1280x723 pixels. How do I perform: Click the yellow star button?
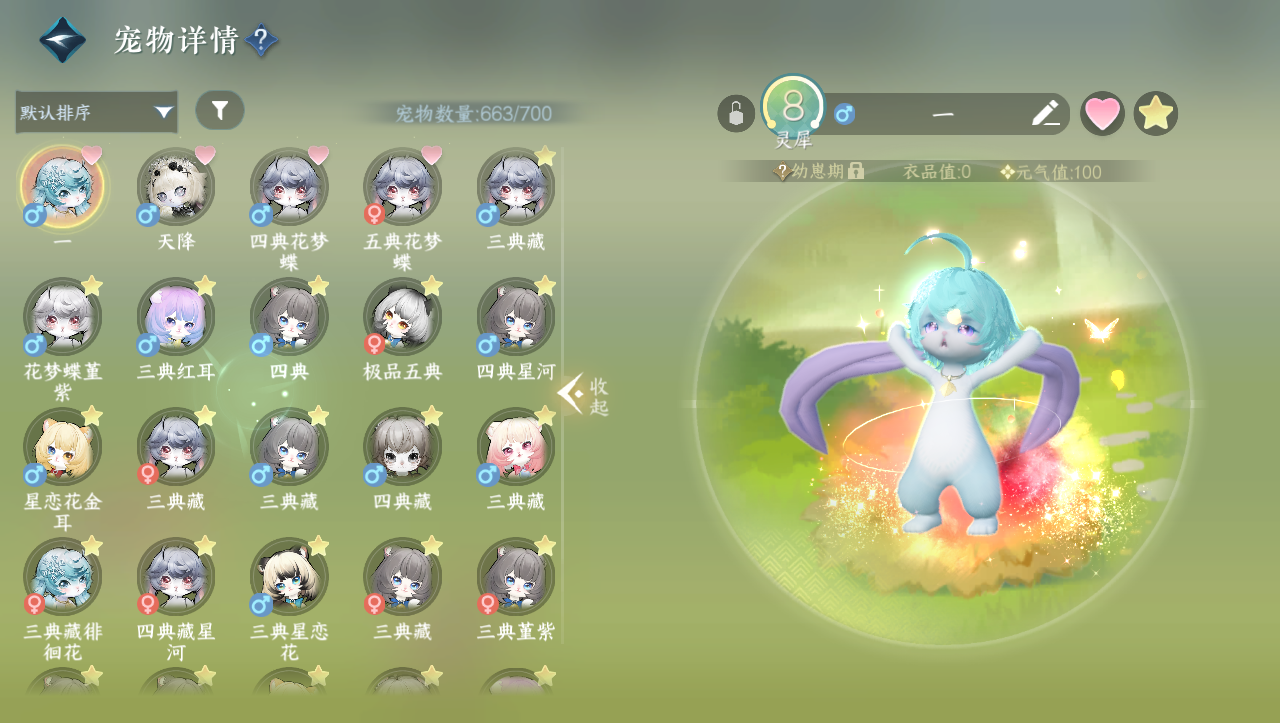(x=1156, y=113)
